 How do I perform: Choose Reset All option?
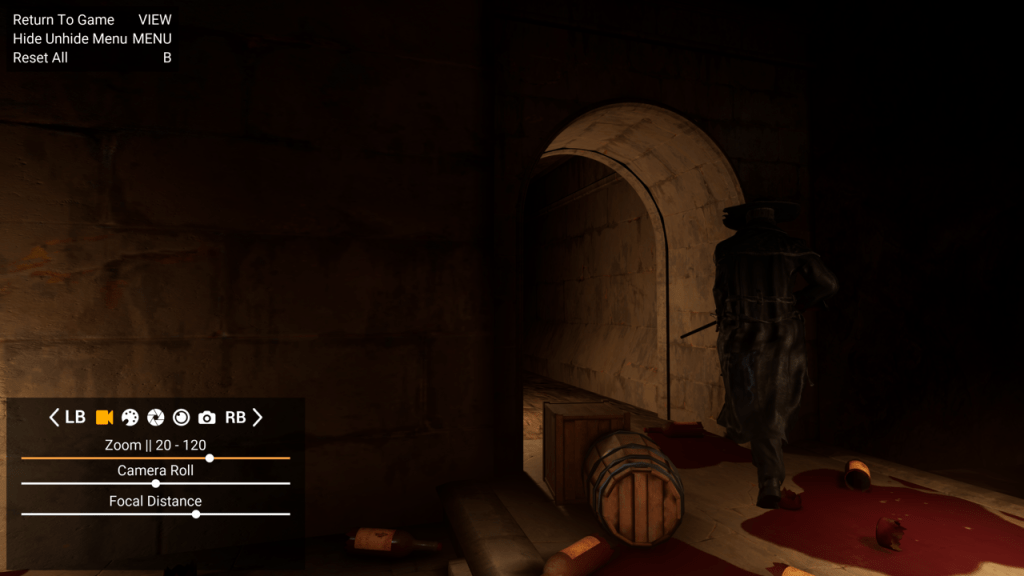click(x=40, y=58)
